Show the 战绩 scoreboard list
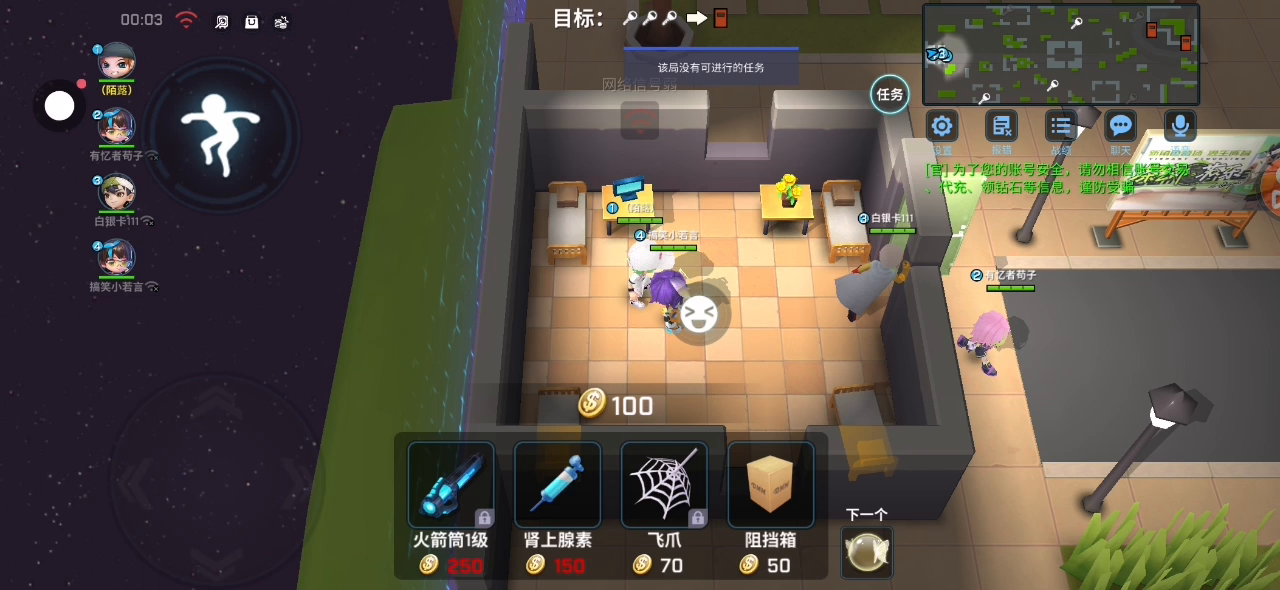This screenshot has width=1280, height=590. [x=1061, y=127]
